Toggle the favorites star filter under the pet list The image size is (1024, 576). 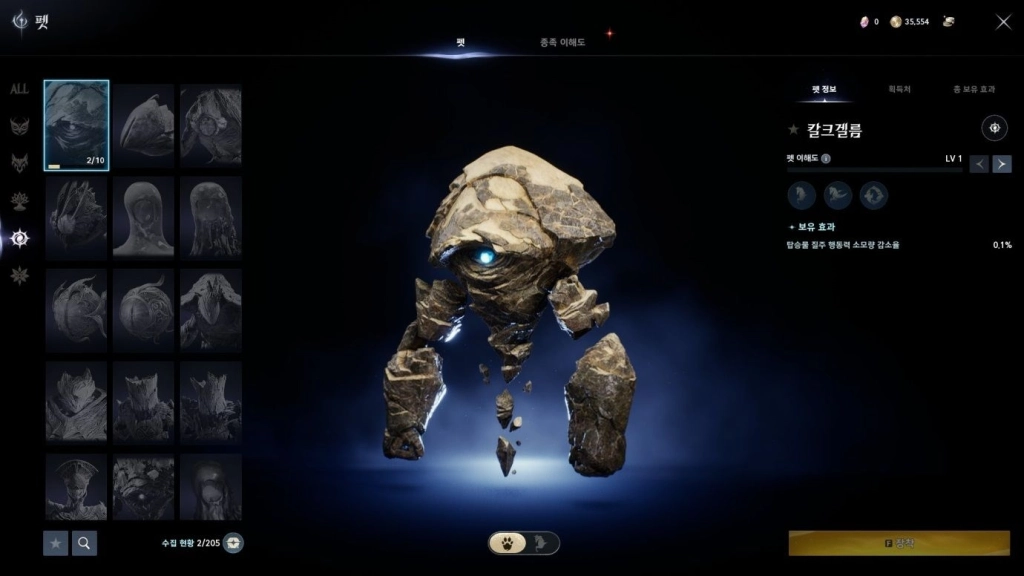click(56, 543)
